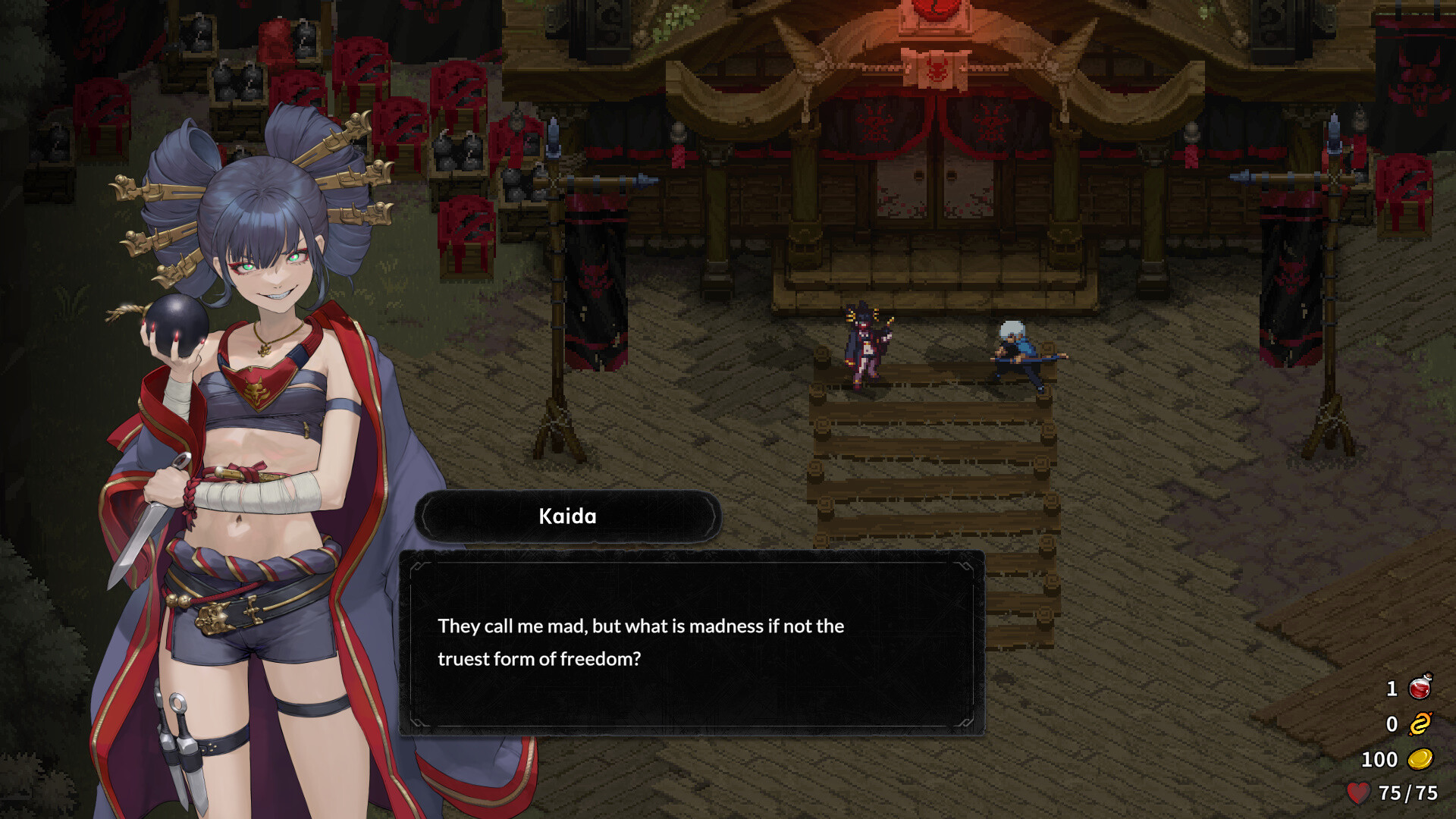The height and width of the screenshot is (819, 1456).
Task: Click the golden coin currency icon
Action: [1421, 759]
